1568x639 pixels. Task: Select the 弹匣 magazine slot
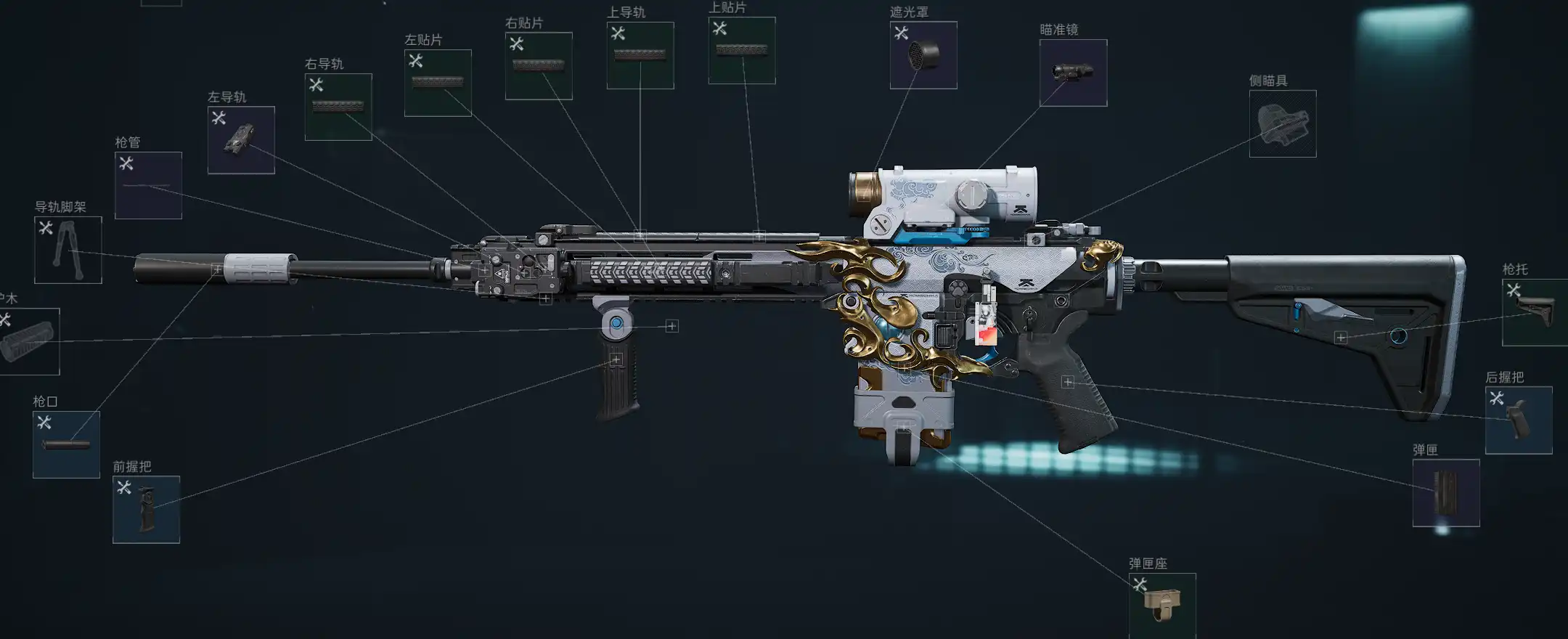point(1446,493)
